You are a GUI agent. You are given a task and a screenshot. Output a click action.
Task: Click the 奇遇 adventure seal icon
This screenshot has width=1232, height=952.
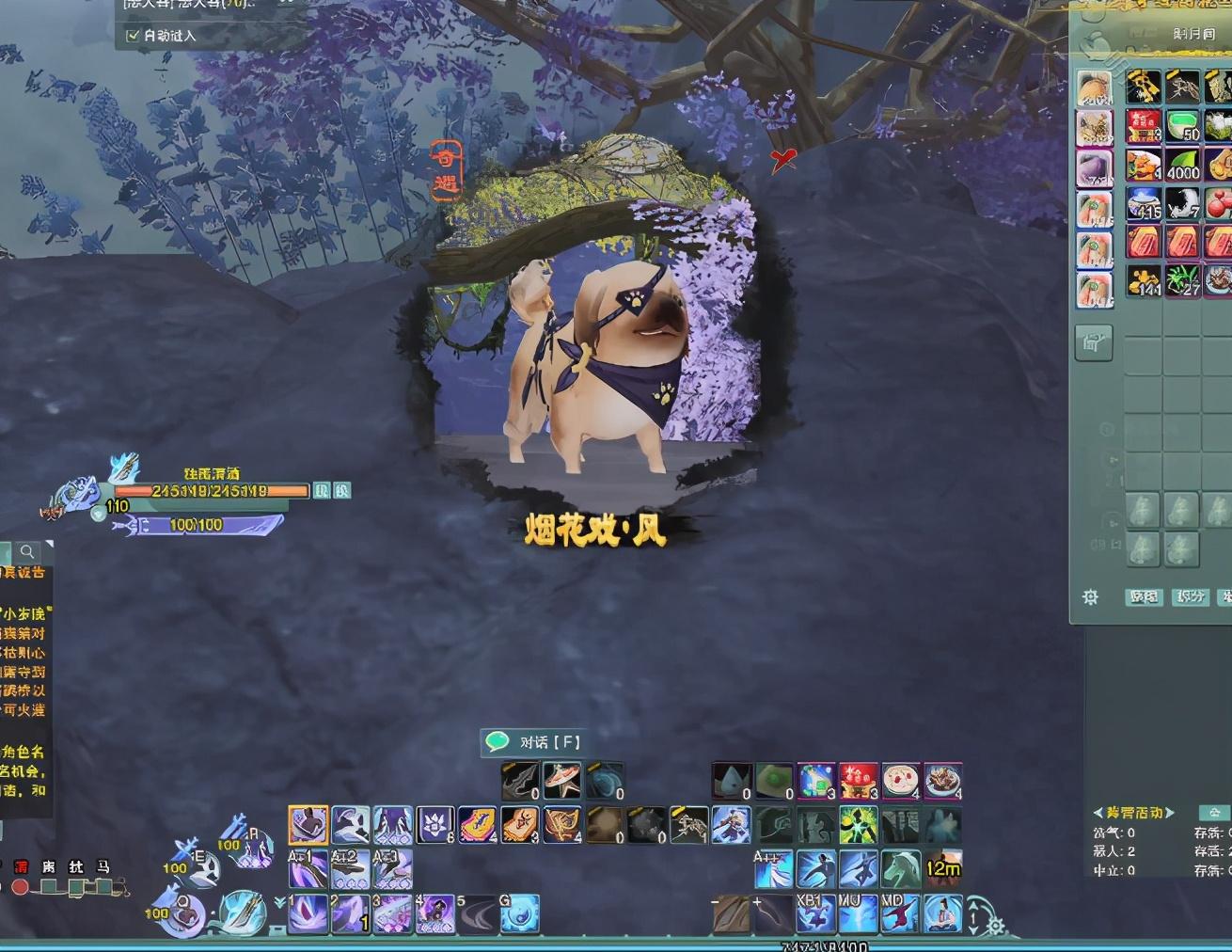coord(447,170)
